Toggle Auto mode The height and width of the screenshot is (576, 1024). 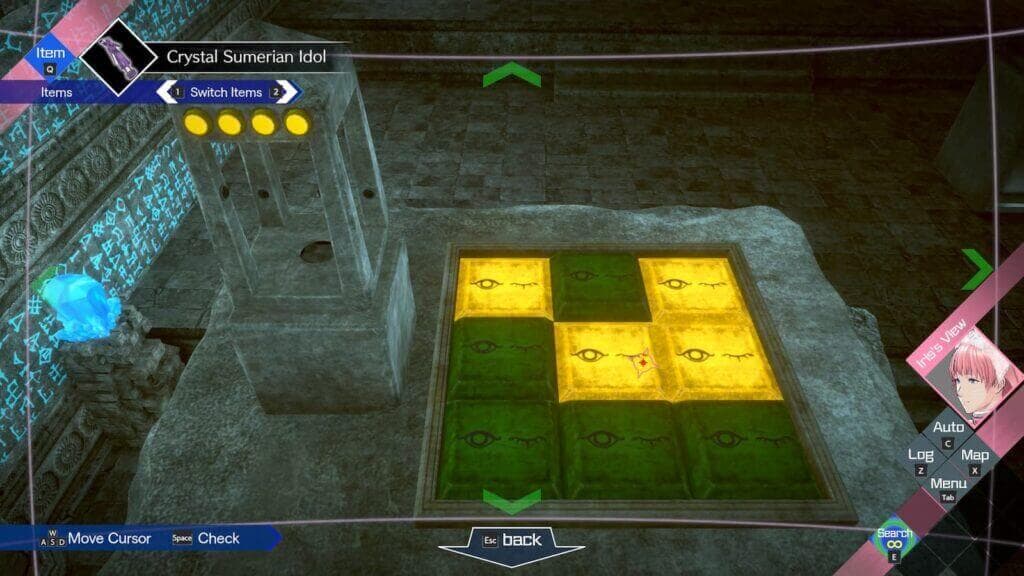[x=948, y=430]
